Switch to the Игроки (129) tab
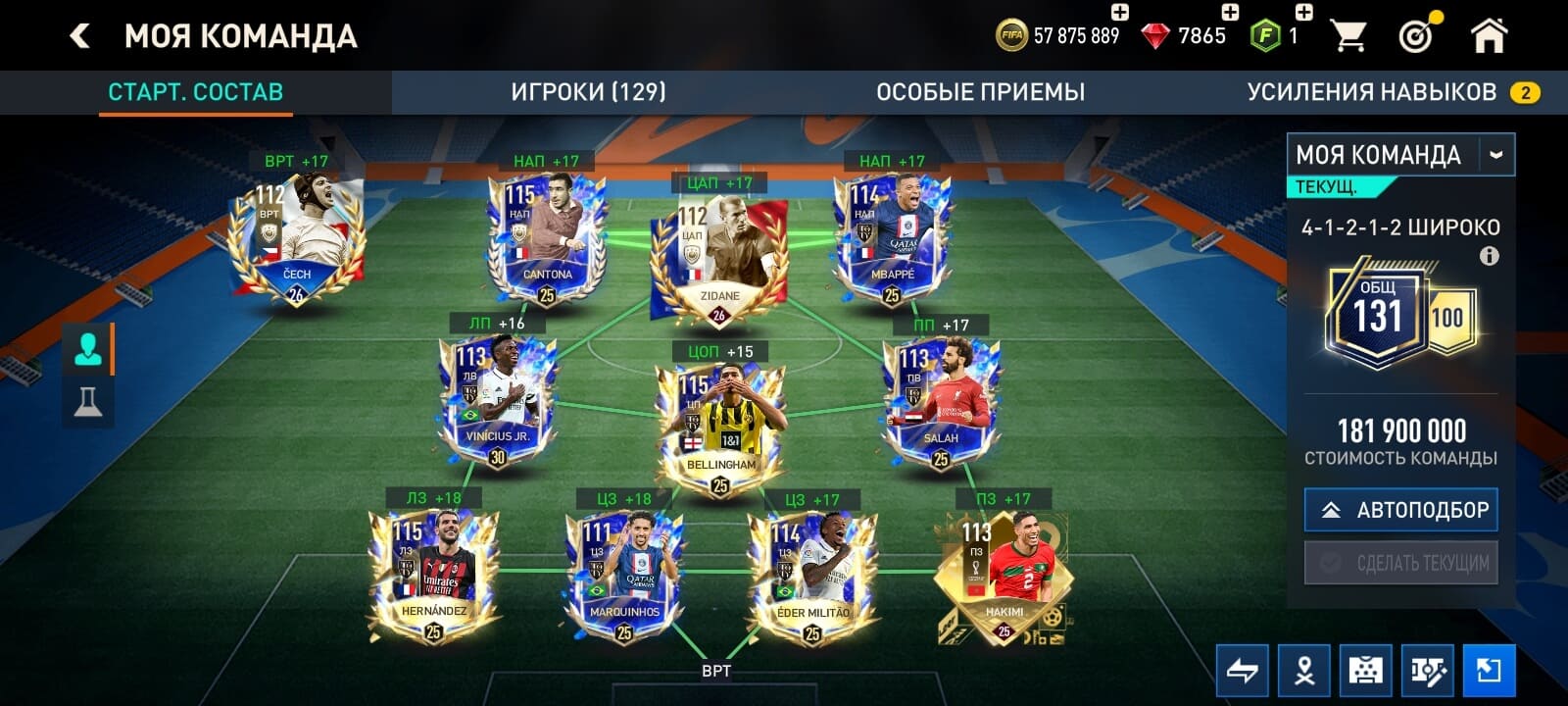The width and height of the screenshot is (1568, 706). (588, 92)
